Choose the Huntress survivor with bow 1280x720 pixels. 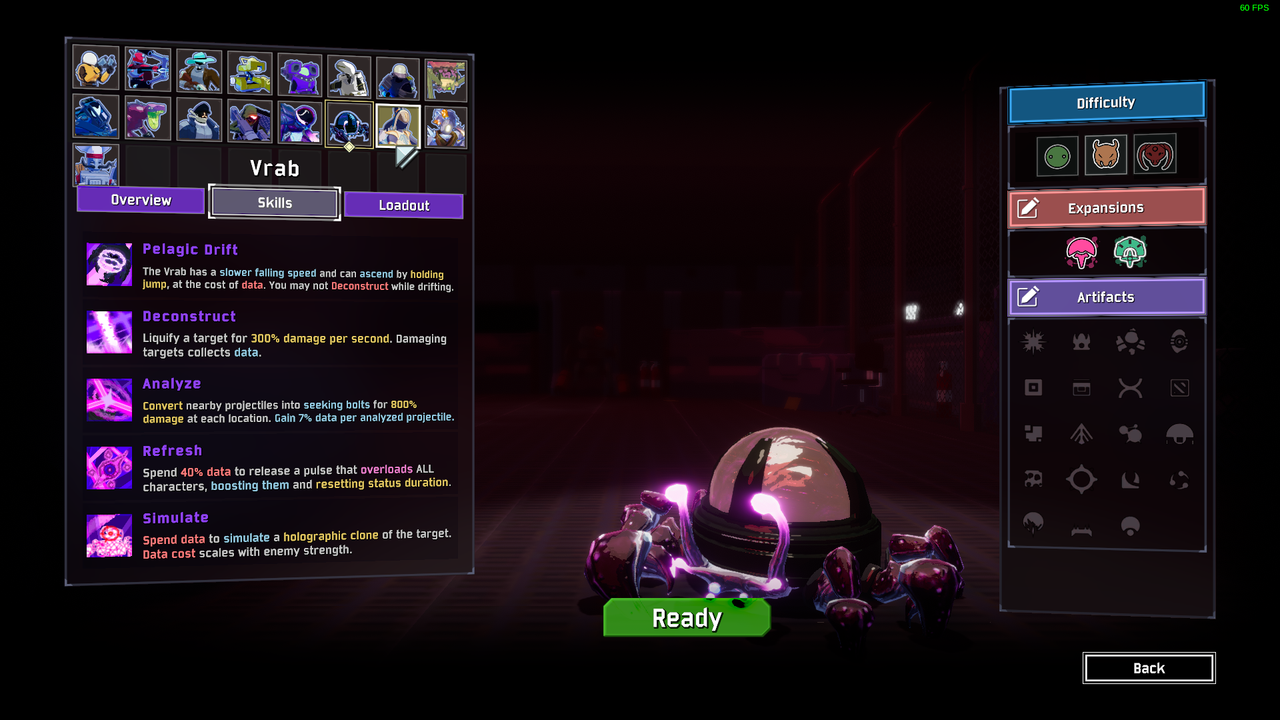tap(148, 71)
